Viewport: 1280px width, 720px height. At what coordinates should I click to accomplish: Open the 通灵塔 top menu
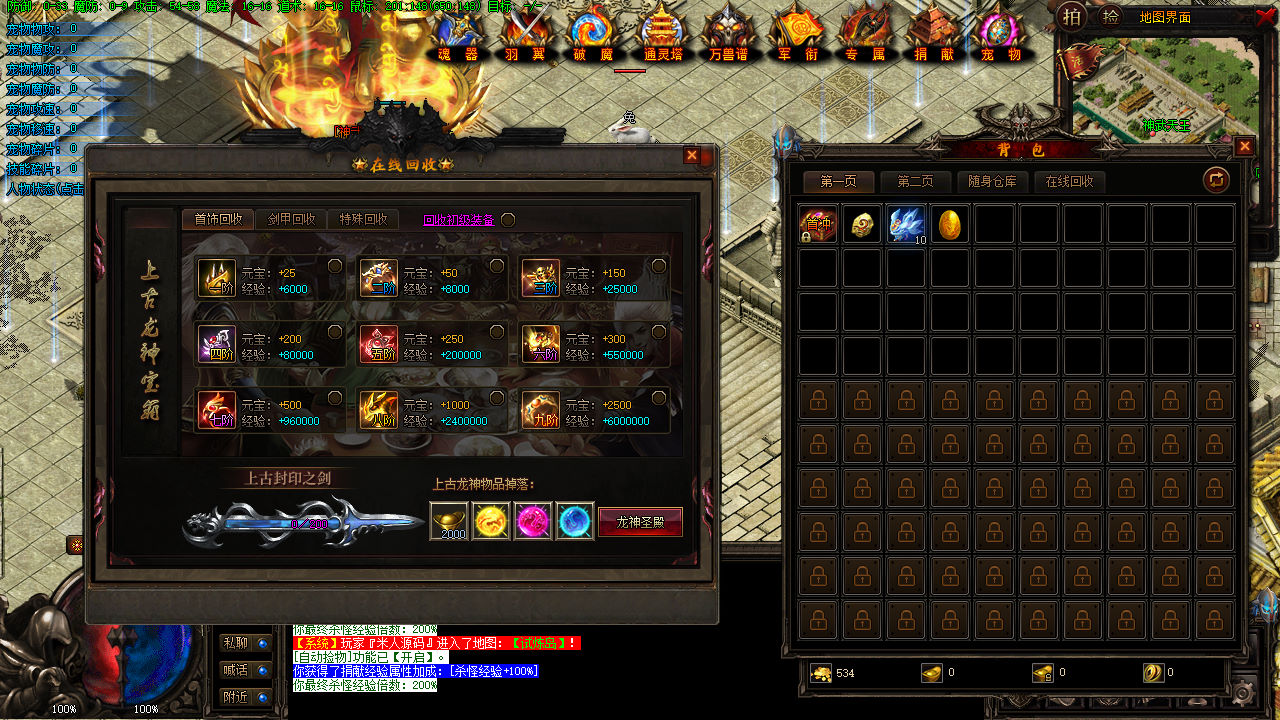662,36
